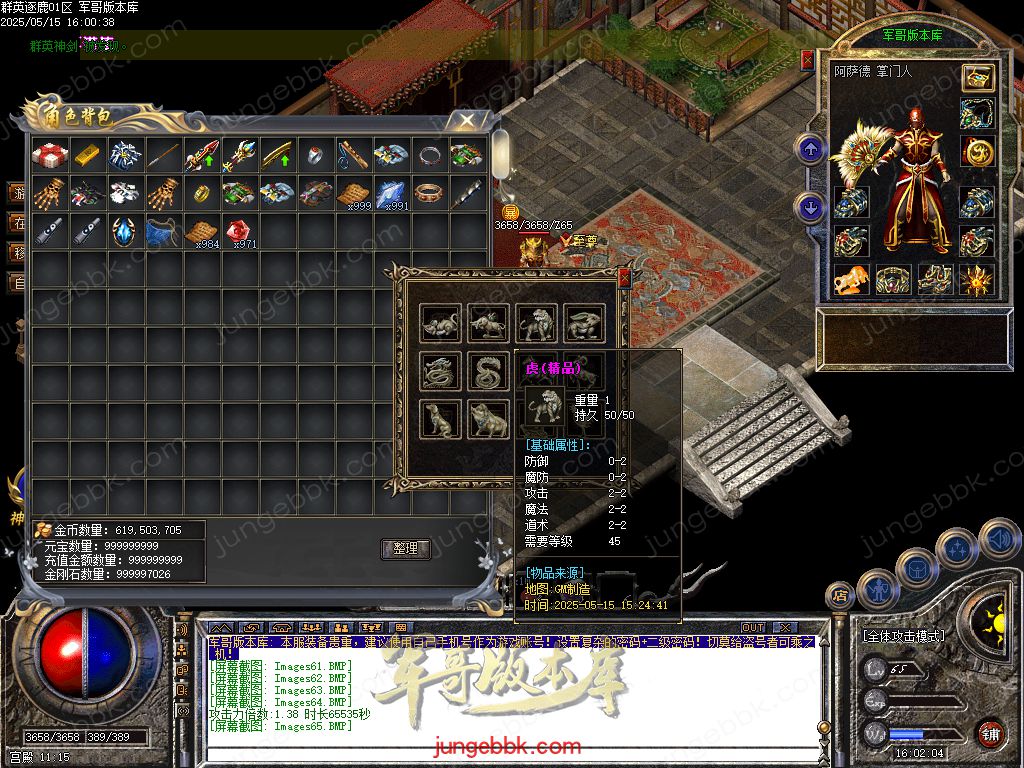Open the 铺 shop button
This screenshot has height=768, width=1024.
989,733
